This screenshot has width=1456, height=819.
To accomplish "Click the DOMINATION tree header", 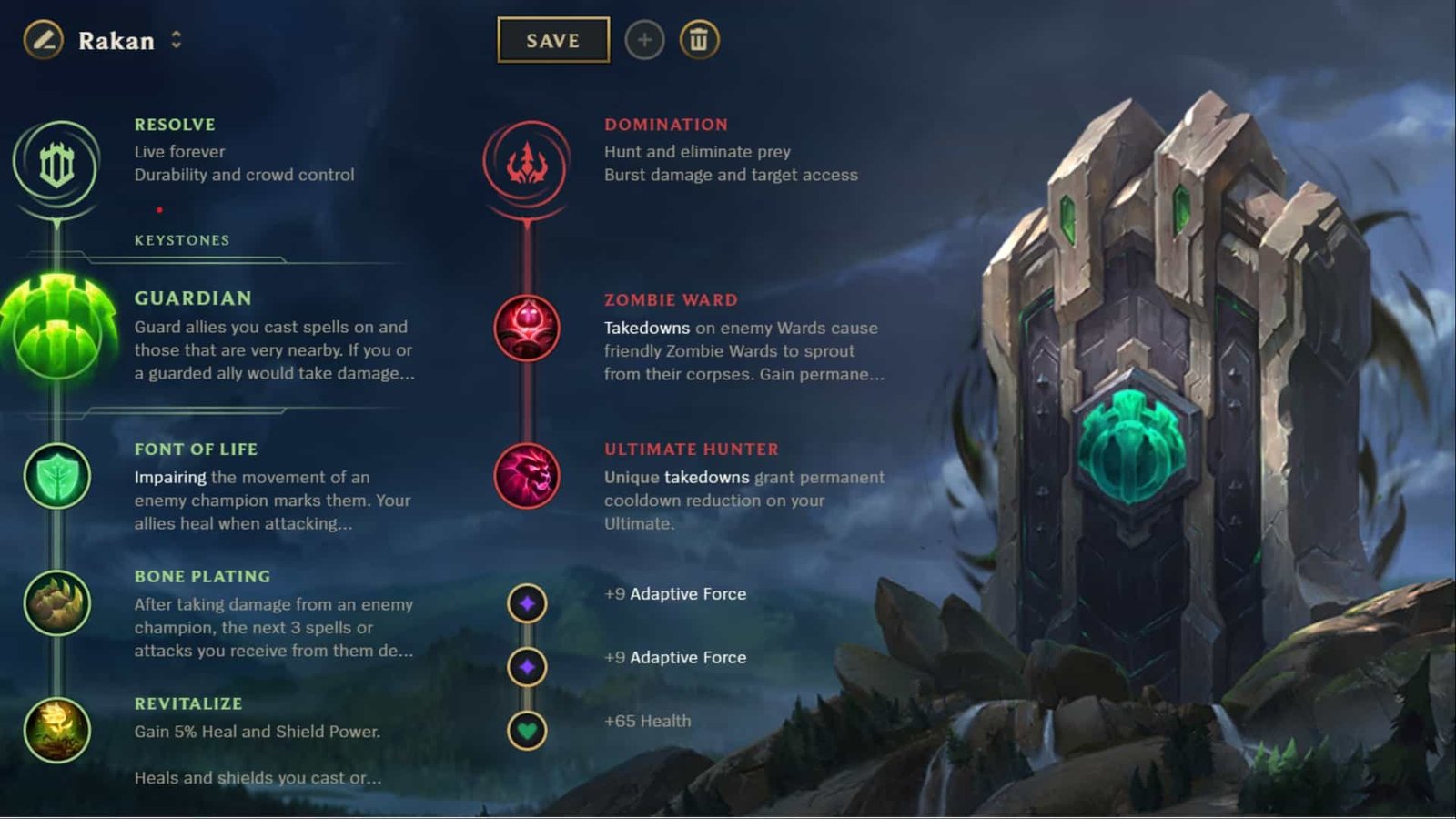I will coord(666,125).
